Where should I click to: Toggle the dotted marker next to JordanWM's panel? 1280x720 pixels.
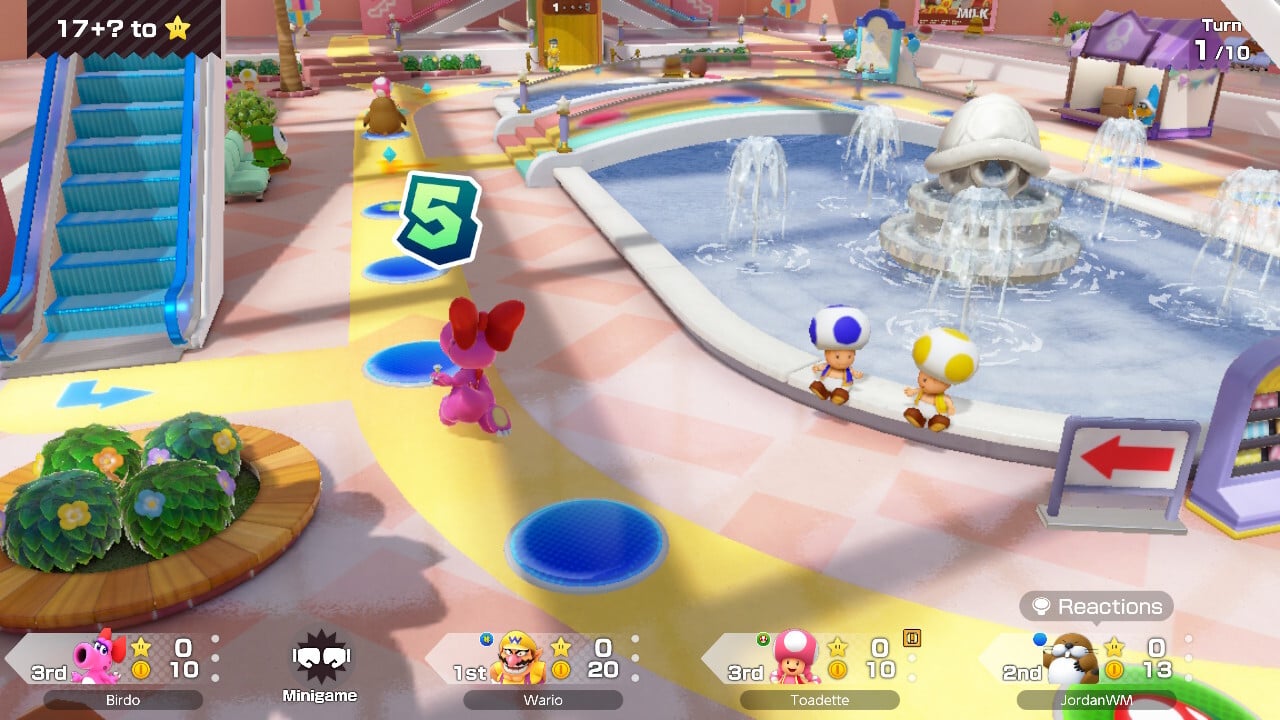point(1189,655)
